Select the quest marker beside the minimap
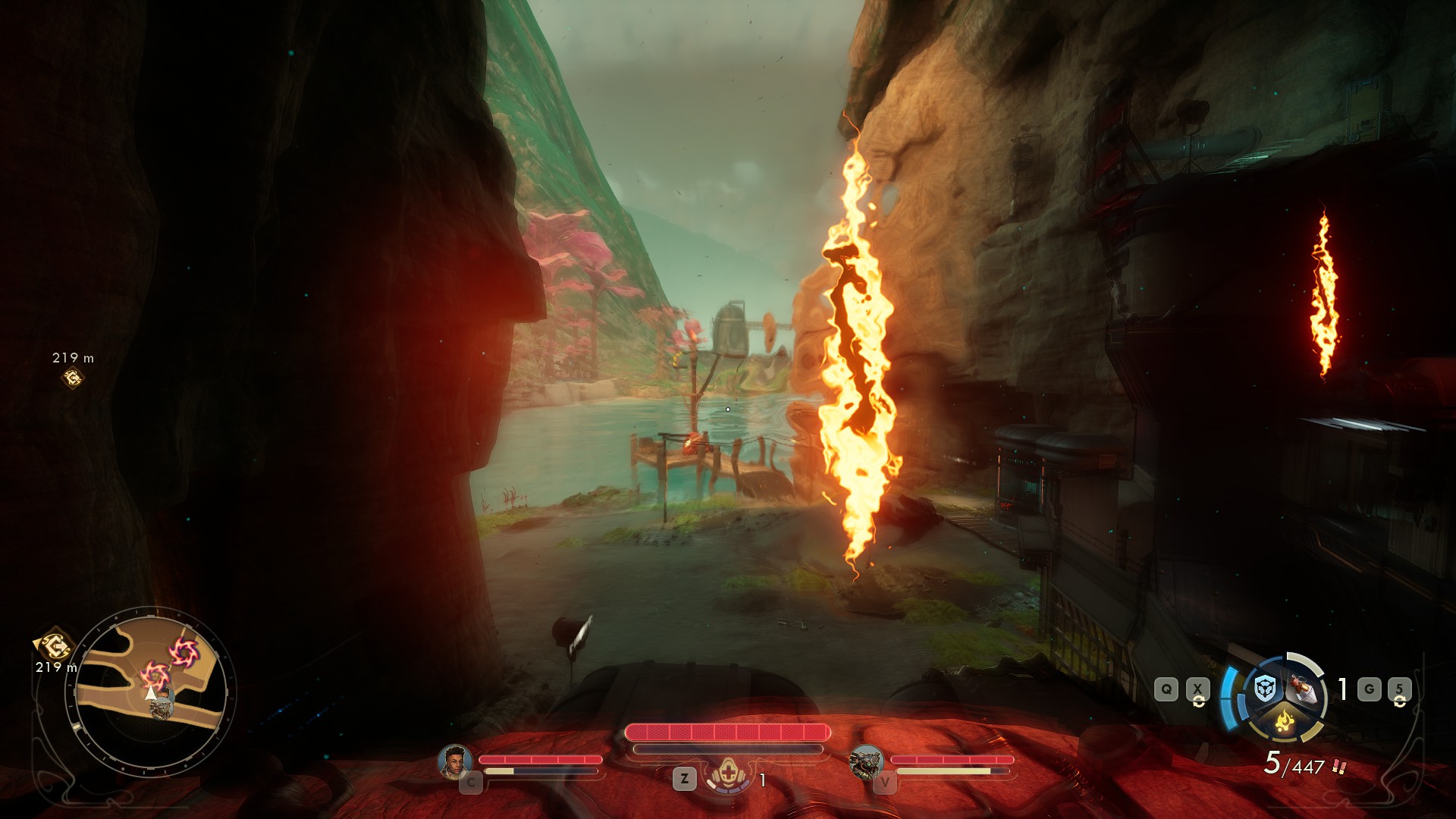Viewport: 1456px width, 819px height. [54, 645]
